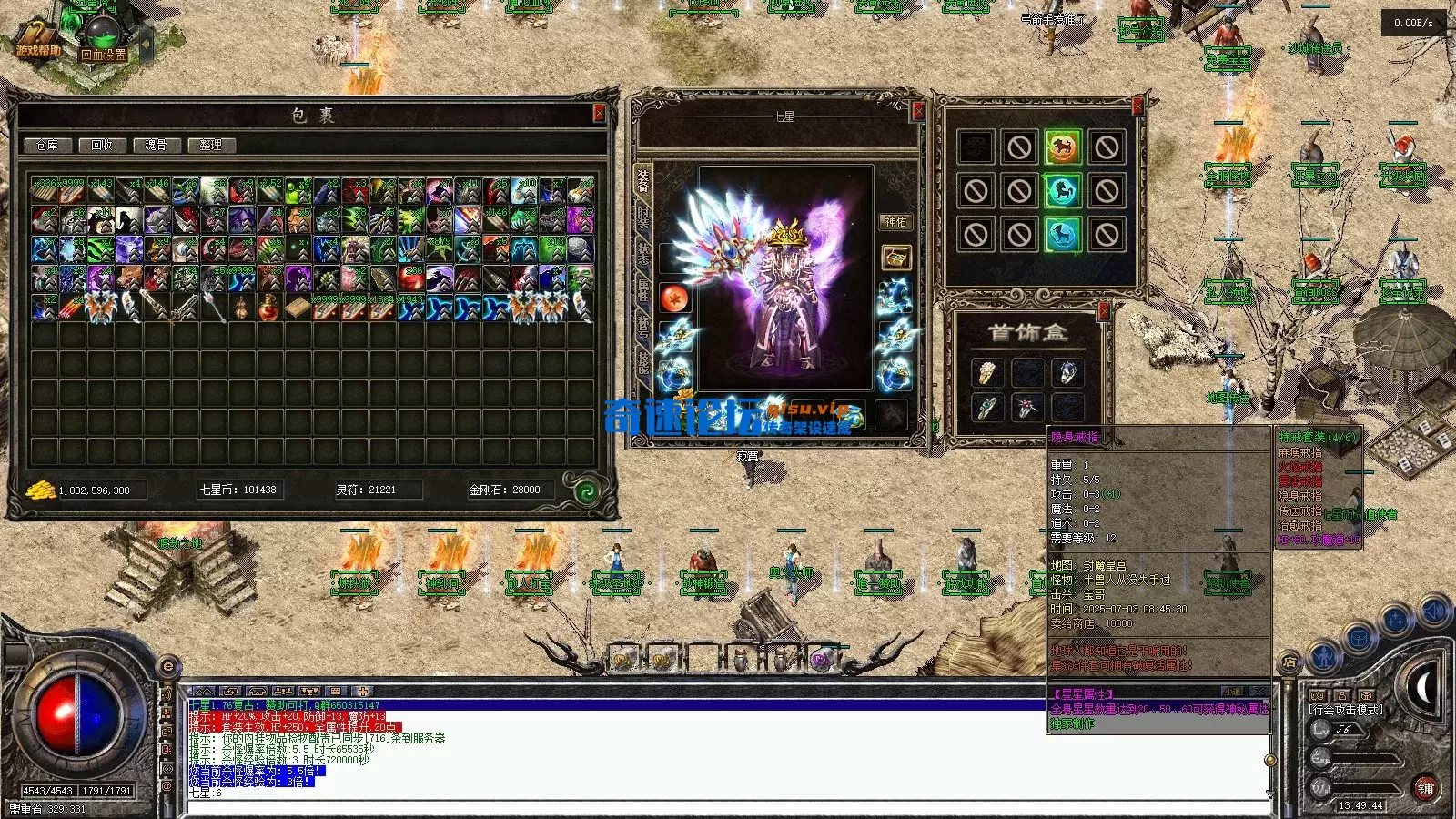Open the treasure chest icon beside the character
This screenshot has height=819, width=1456.
click(895, 258)
